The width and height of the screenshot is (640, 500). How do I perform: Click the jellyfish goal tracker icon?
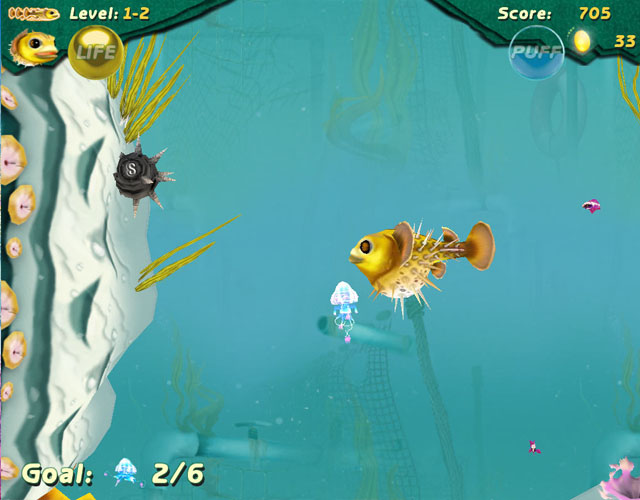pos(126,472)
